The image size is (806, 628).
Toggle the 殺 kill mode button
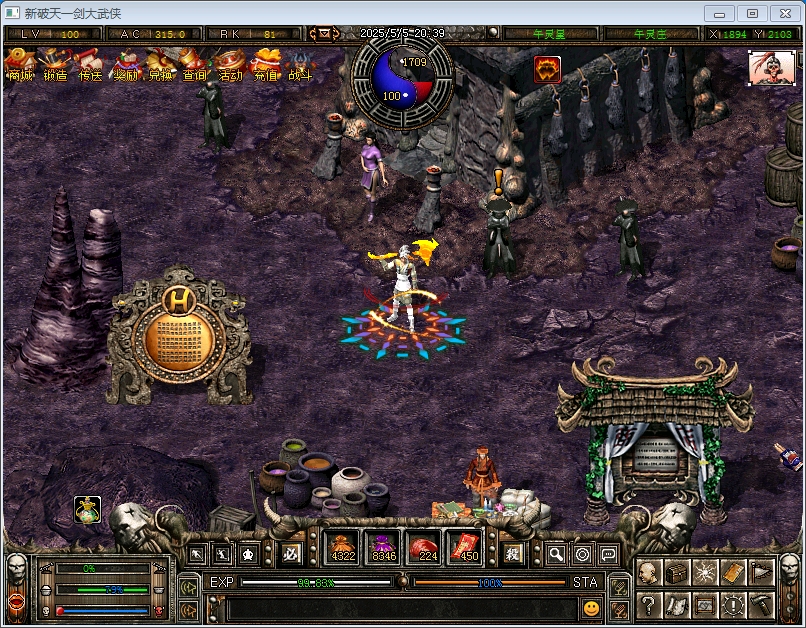point(512,553)
